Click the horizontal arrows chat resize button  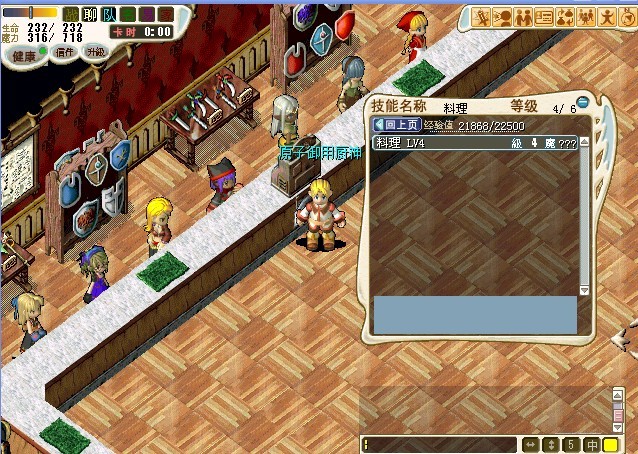[x=531, y=444]
